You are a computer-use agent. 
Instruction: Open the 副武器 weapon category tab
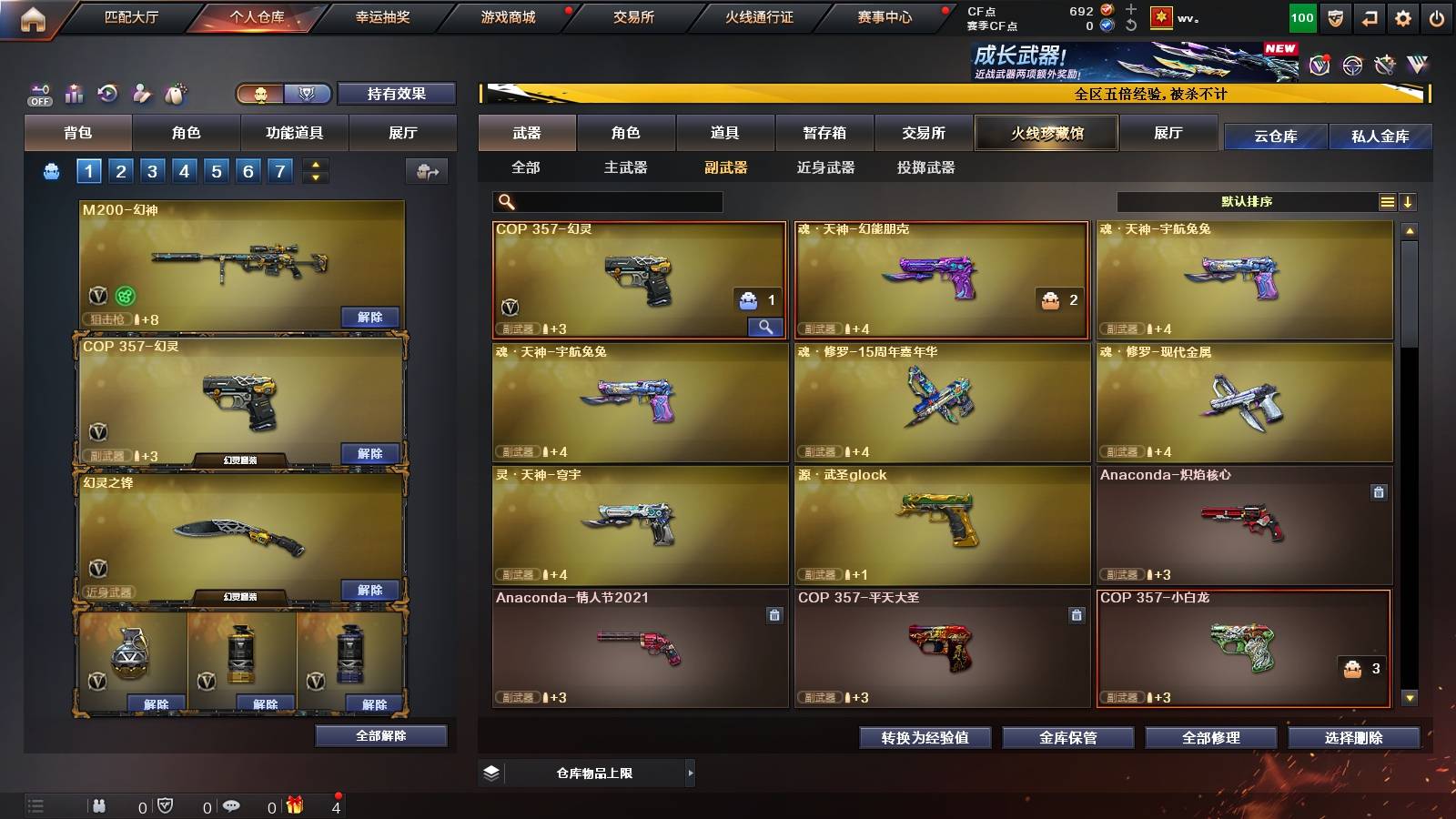[x=728, y=167]
